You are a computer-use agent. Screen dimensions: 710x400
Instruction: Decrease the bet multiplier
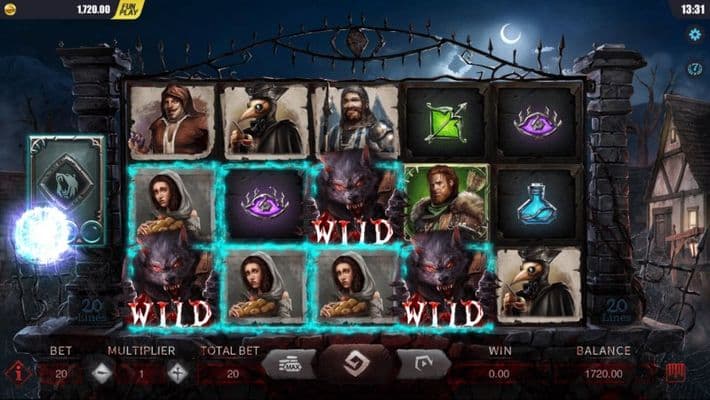point(102,373)
